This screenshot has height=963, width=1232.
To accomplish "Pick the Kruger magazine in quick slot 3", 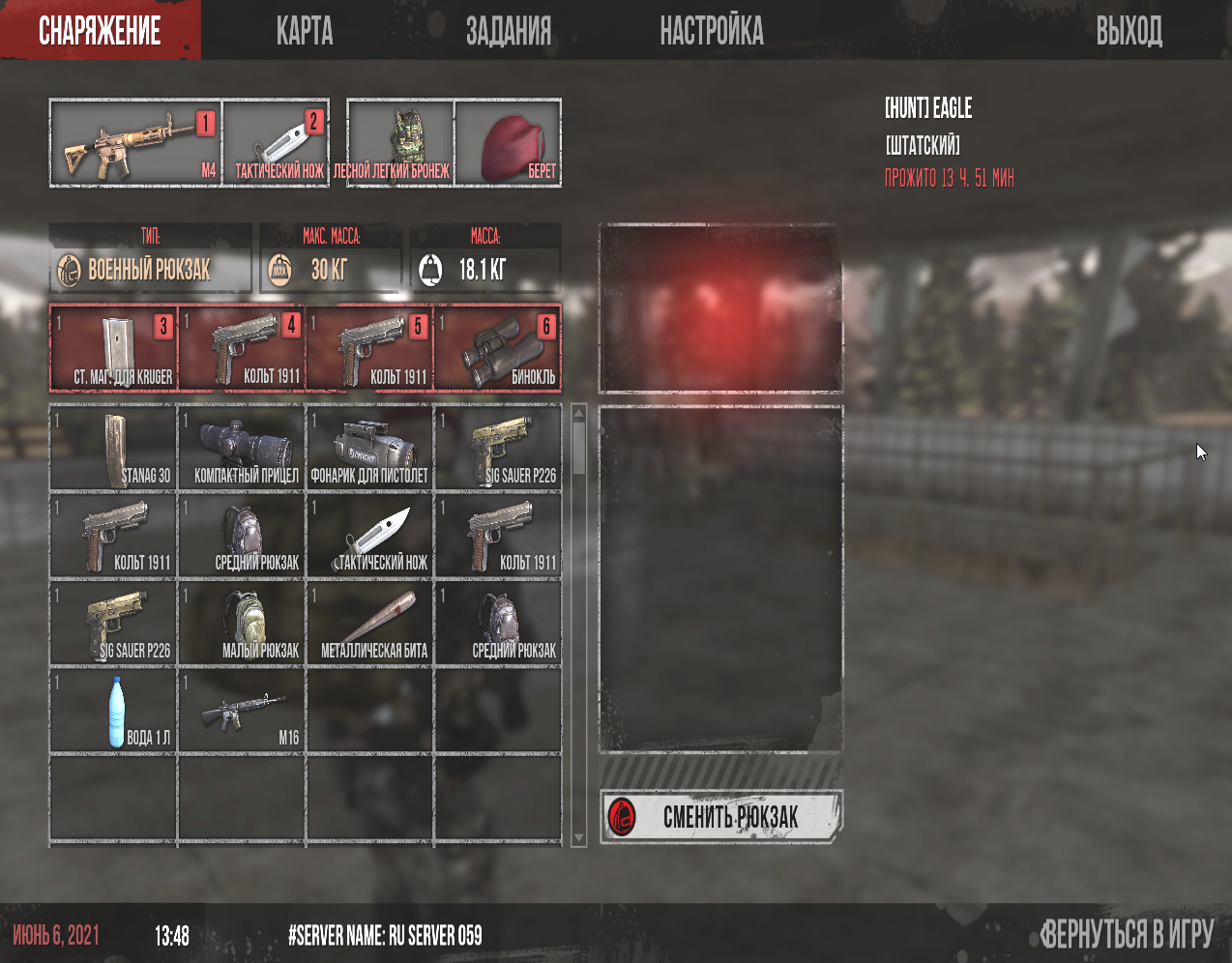I will point(114,348).
